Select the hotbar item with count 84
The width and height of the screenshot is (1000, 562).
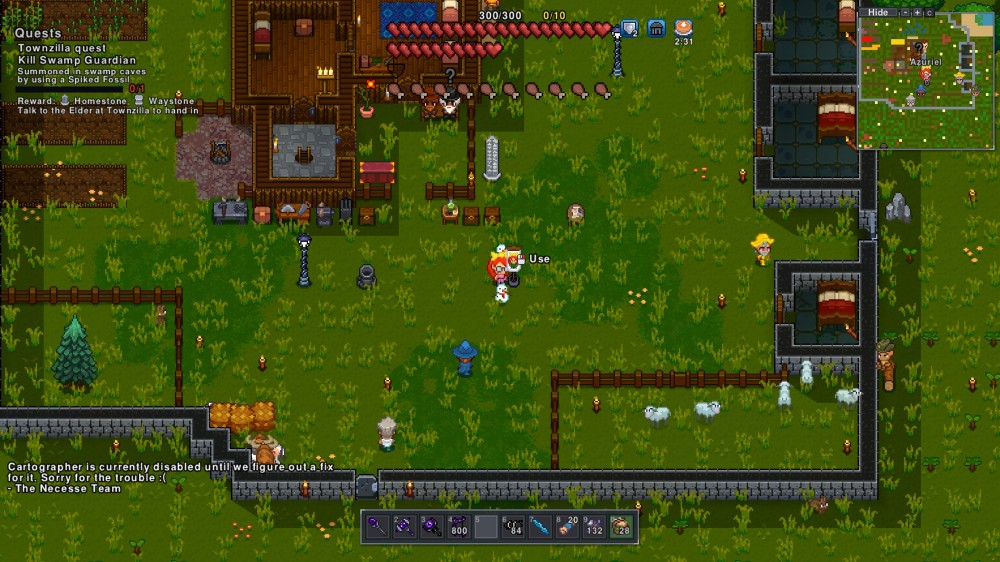click(513, 526)
